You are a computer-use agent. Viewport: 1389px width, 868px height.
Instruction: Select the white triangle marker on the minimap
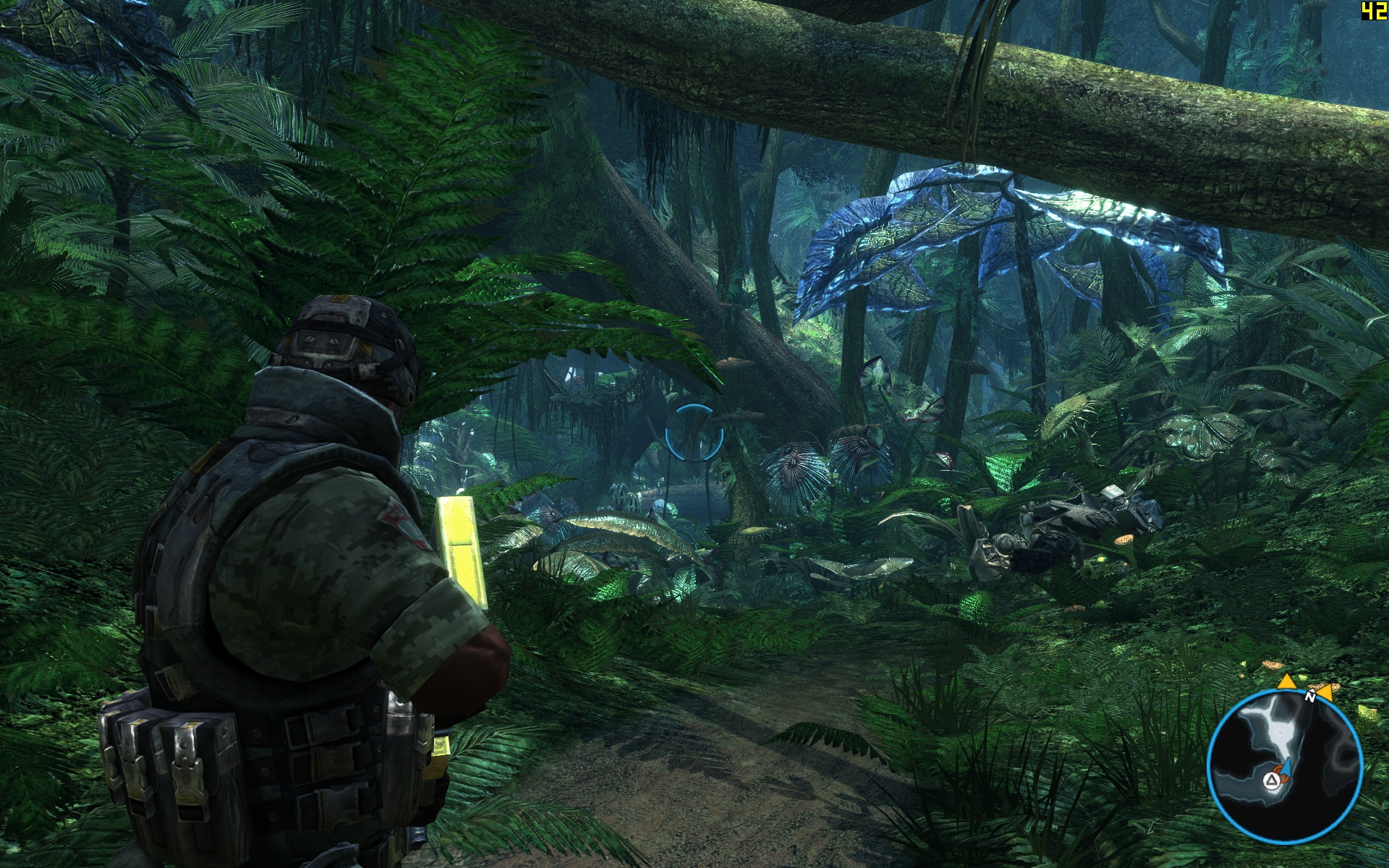(x=1270, y=780)
